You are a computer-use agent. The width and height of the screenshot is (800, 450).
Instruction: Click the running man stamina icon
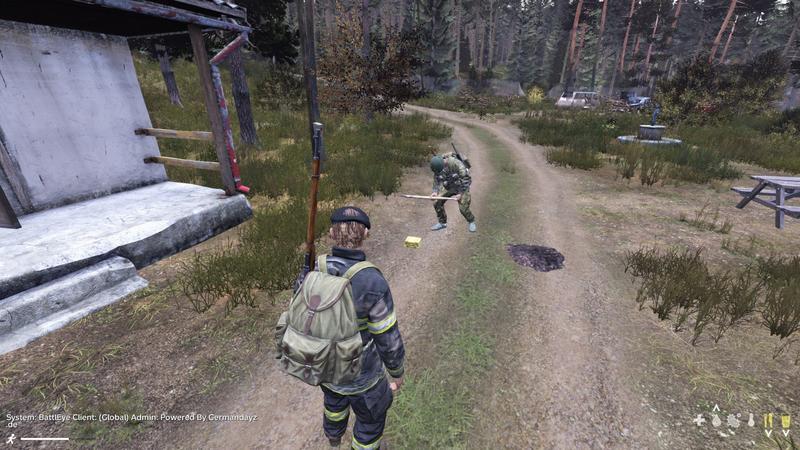(x=10, y=438)
